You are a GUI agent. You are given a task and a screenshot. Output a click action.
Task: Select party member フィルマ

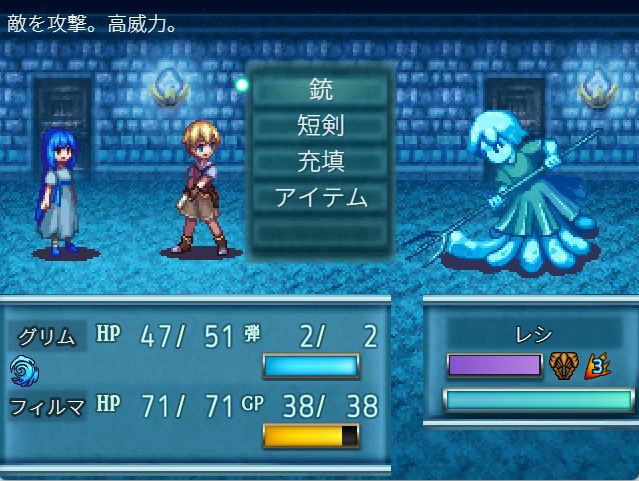click(x=46, y=406)
